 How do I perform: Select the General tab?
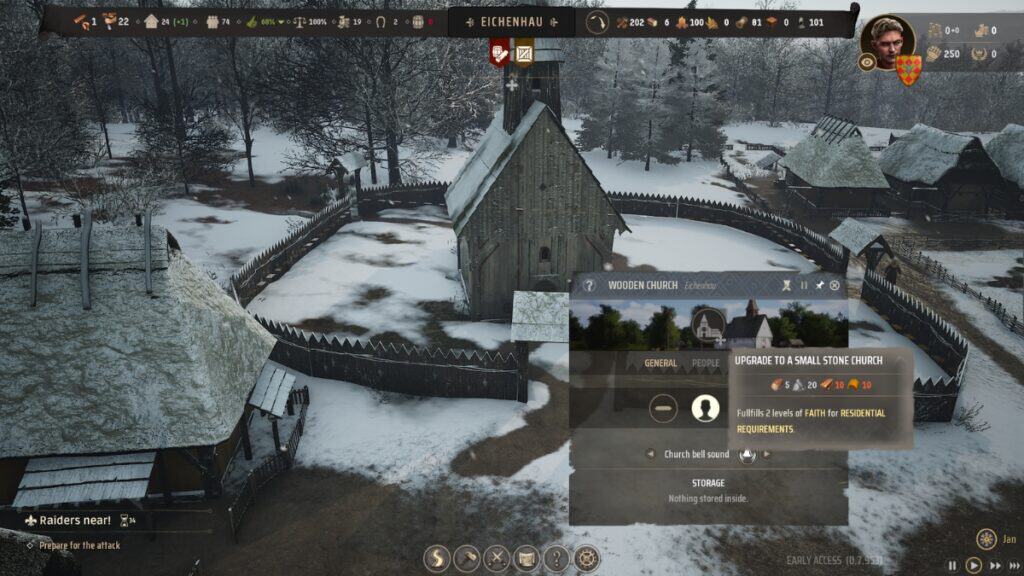(x=660, y=363)
